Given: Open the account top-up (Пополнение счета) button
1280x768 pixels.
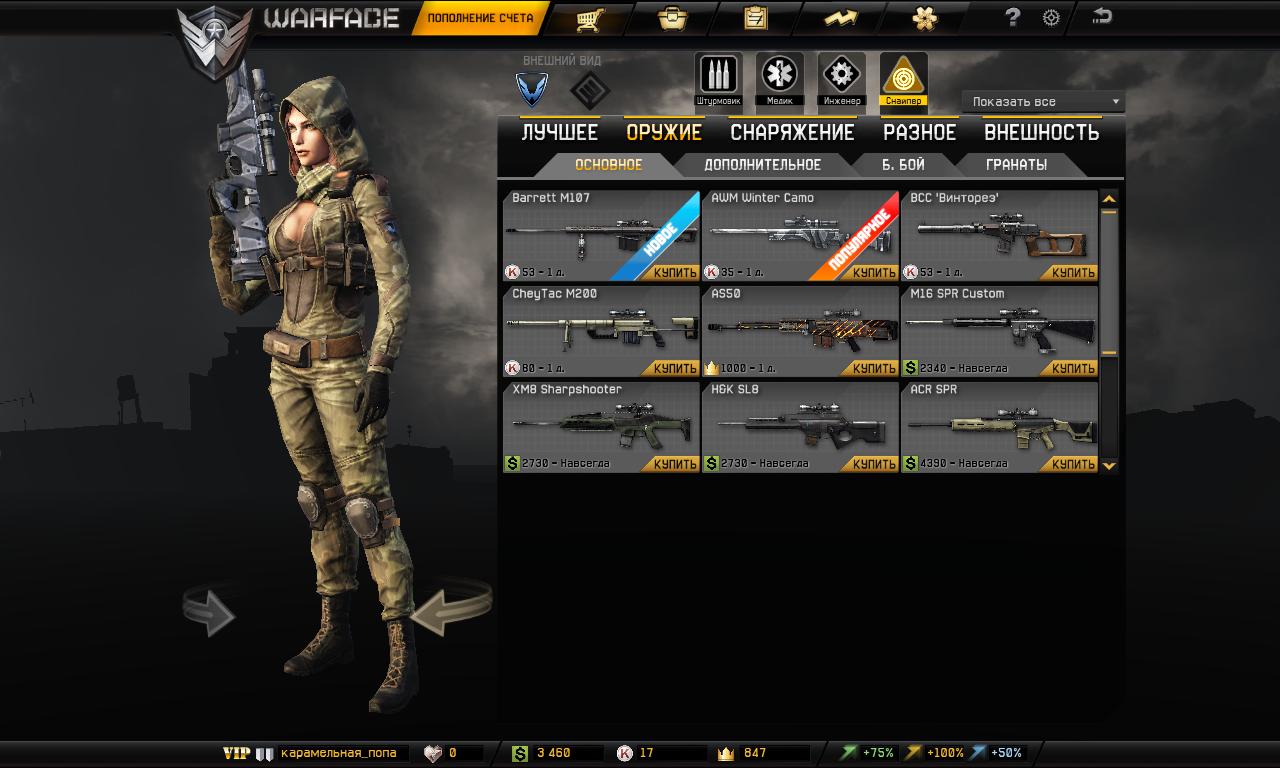Looking at the screenshot, I should point(480,18).
